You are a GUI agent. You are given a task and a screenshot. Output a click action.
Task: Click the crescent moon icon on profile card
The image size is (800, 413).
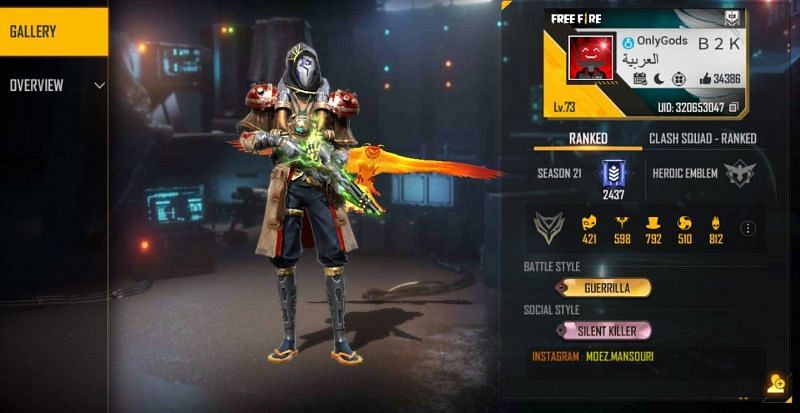click(x=660, y=78)
